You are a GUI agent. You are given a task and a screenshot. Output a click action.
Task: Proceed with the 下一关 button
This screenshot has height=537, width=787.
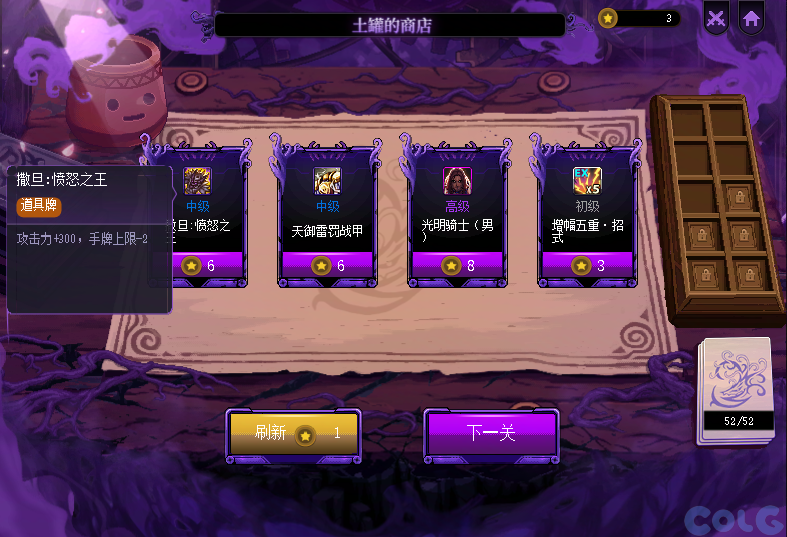(491, 433)
